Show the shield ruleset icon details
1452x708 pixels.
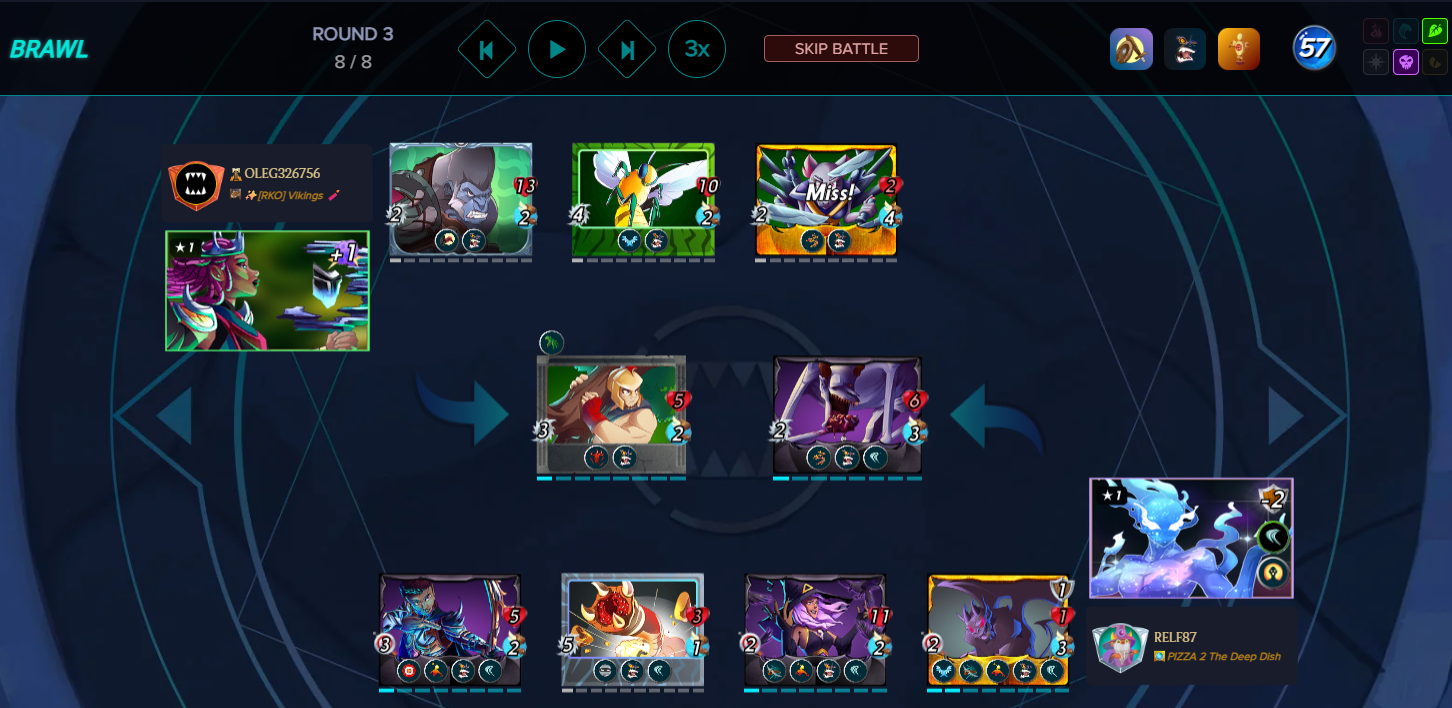pyautogui.click(x=1131, y=49)
